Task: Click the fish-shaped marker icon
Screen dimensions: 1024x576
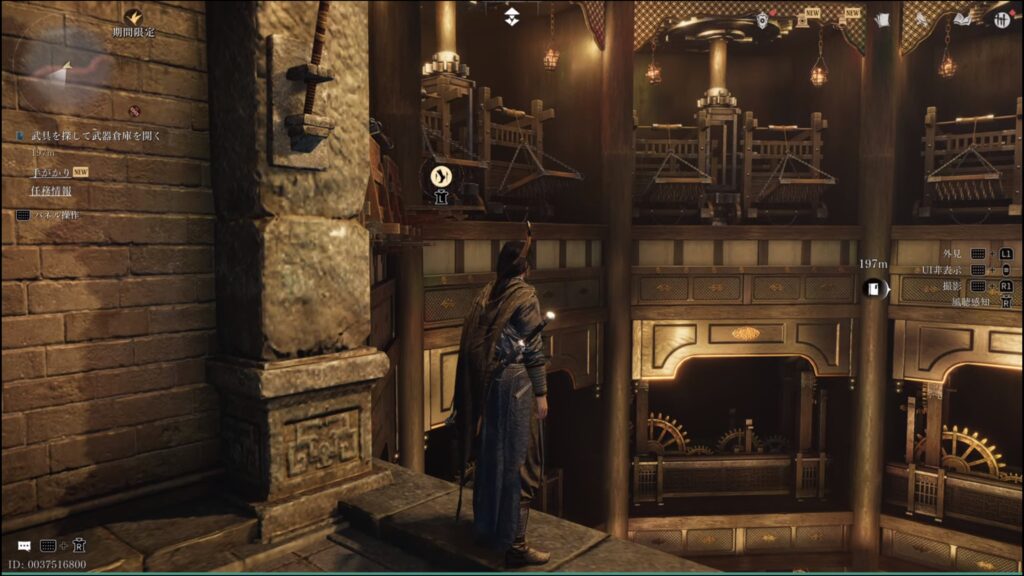Action: (x=440, y=177)
